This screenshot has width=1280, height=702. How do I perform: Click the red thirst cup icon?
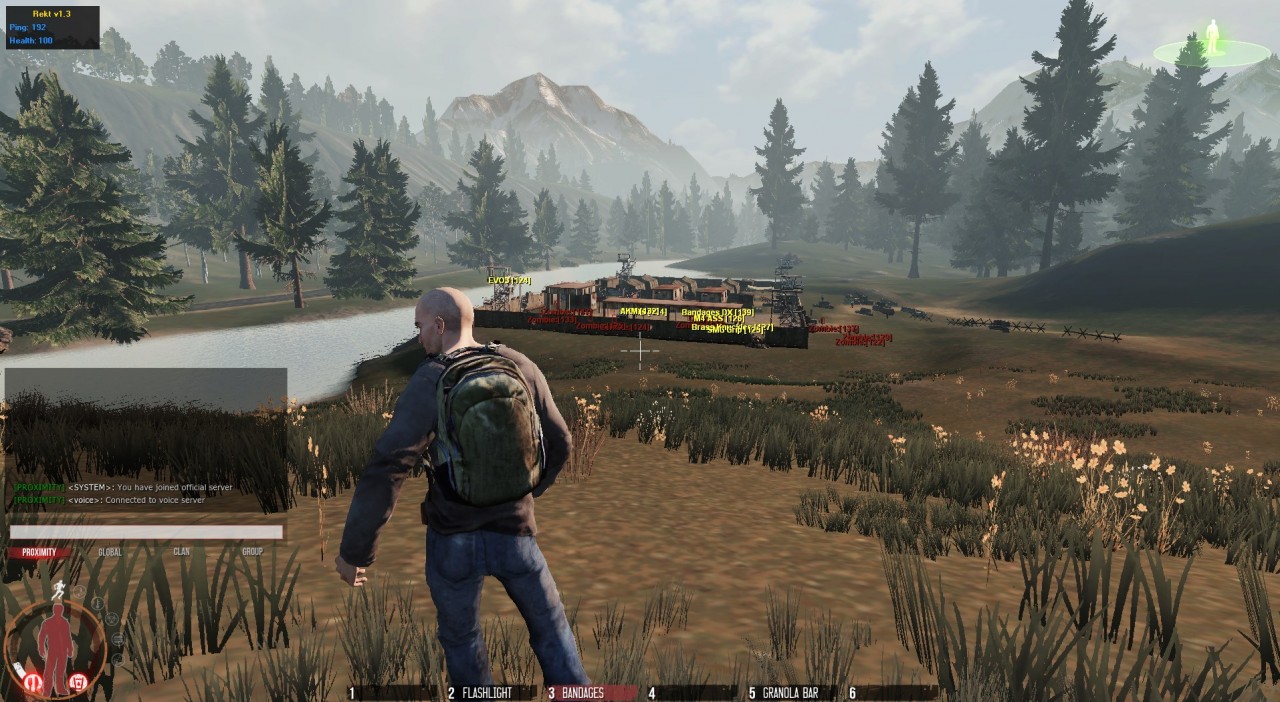(x=78, y=683)
